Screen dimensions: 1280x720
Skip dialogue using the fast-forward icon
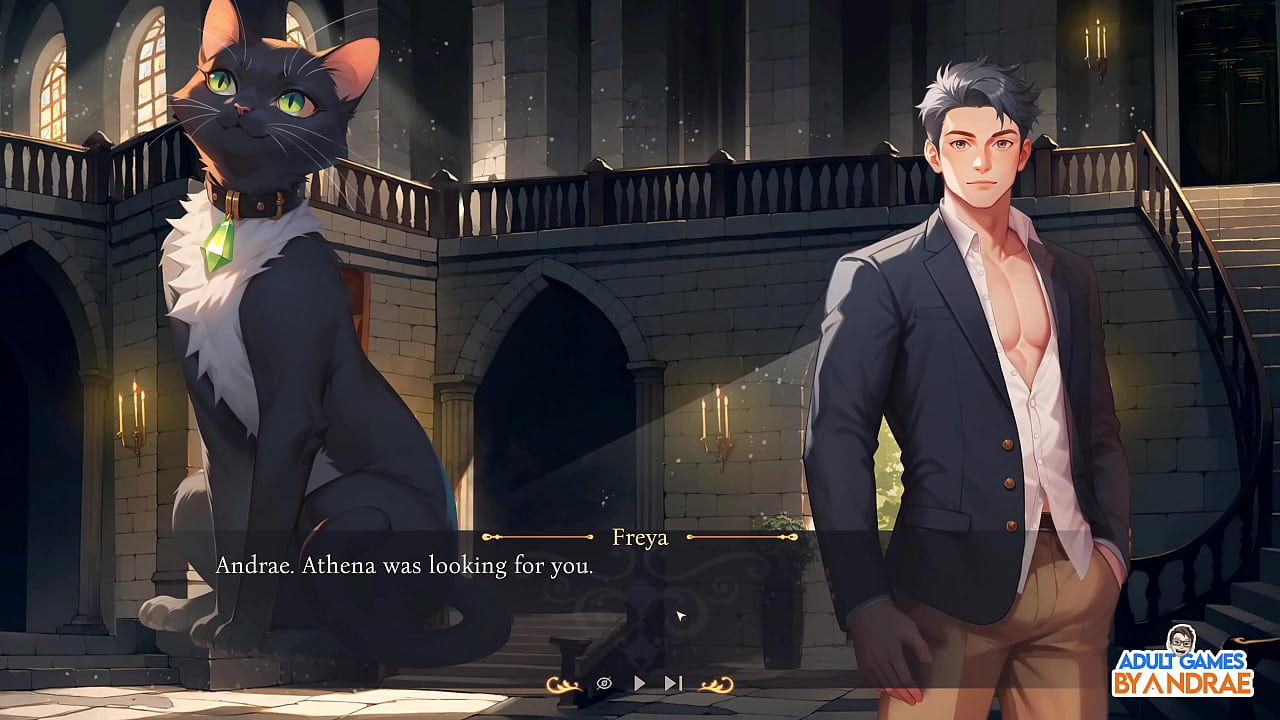(x=672, y=683)
